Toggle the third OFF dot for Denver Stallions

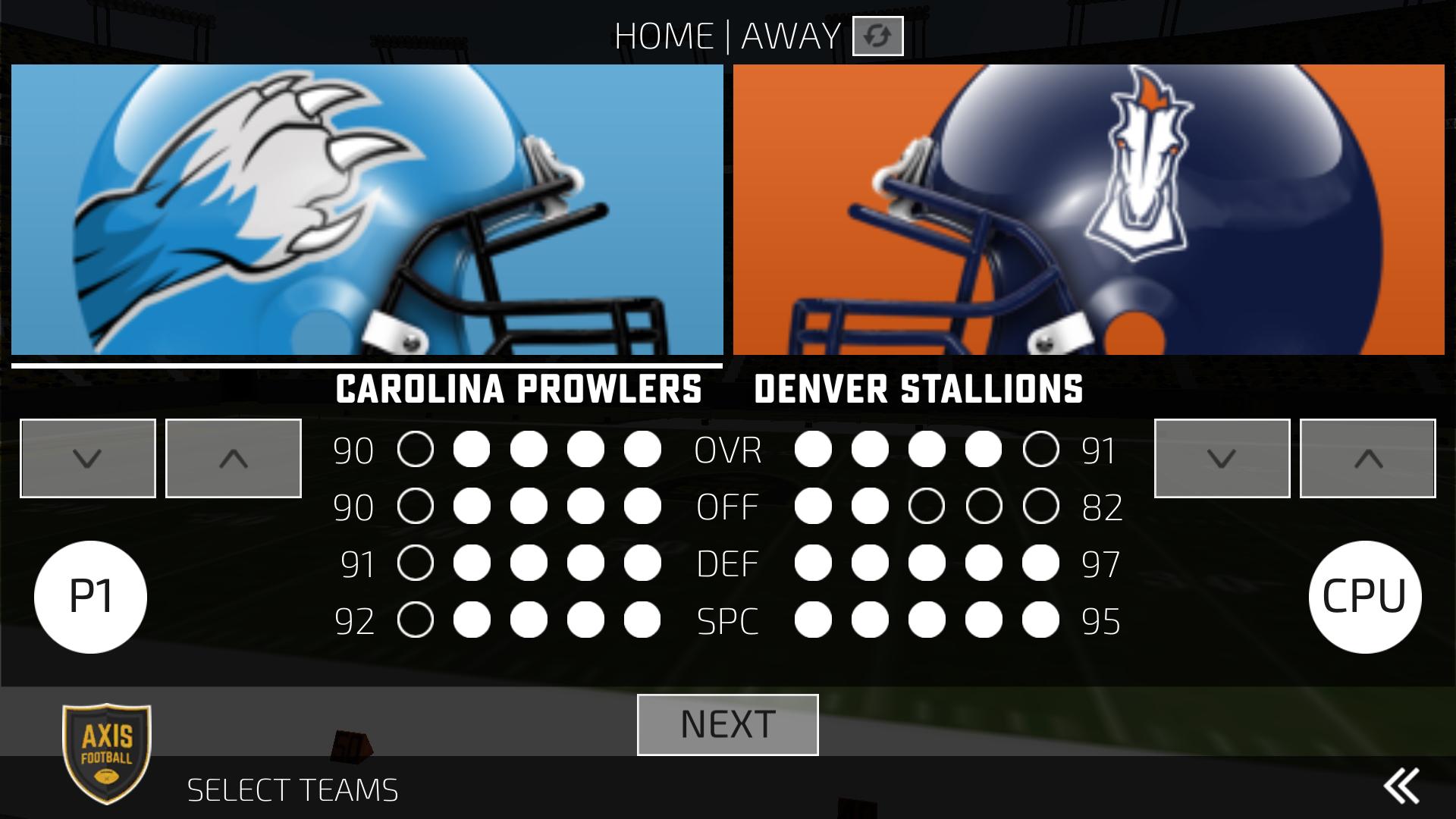927,506
